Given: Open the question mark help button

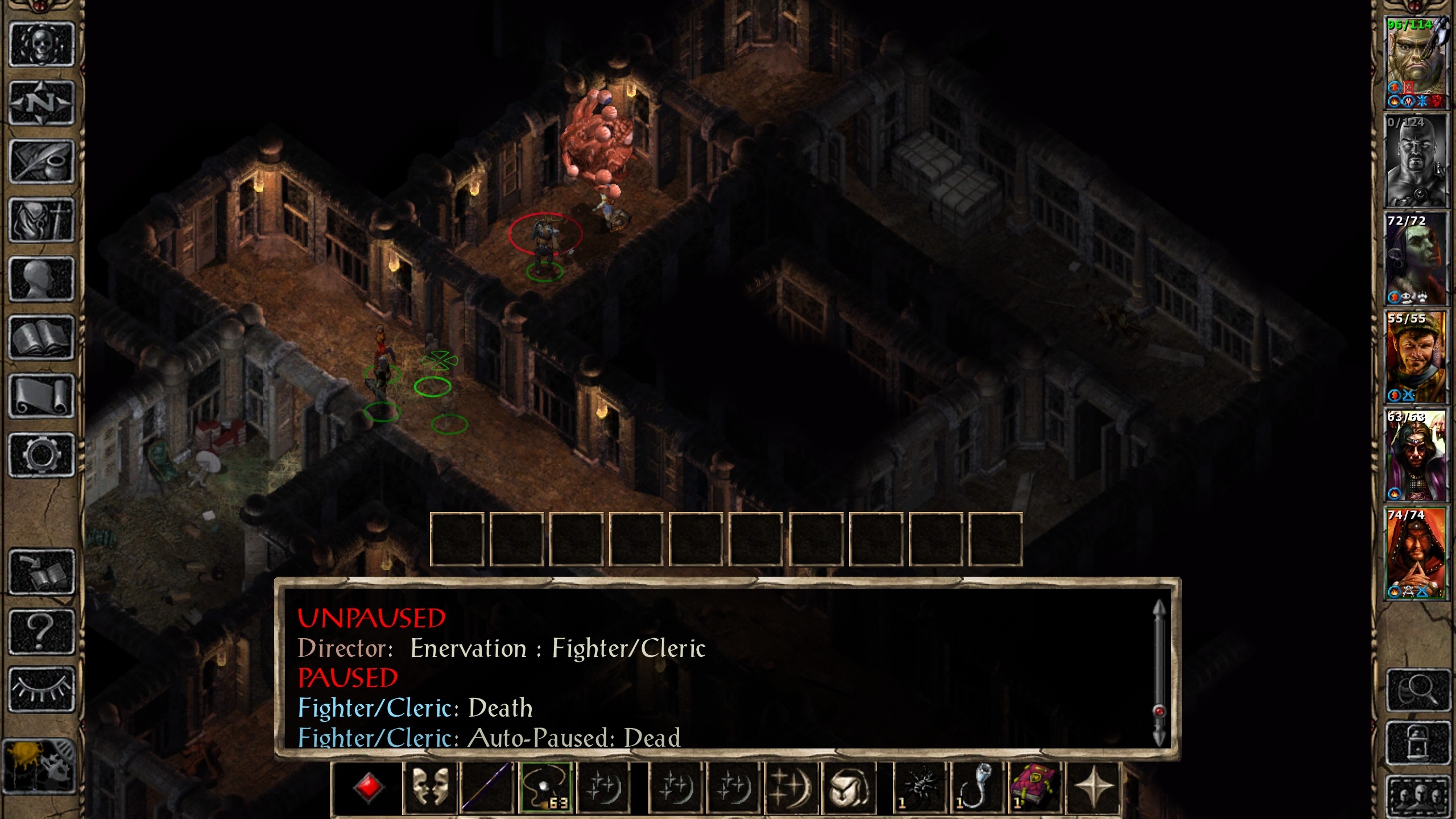Looking at the screenshot, I should pos(42,631).
